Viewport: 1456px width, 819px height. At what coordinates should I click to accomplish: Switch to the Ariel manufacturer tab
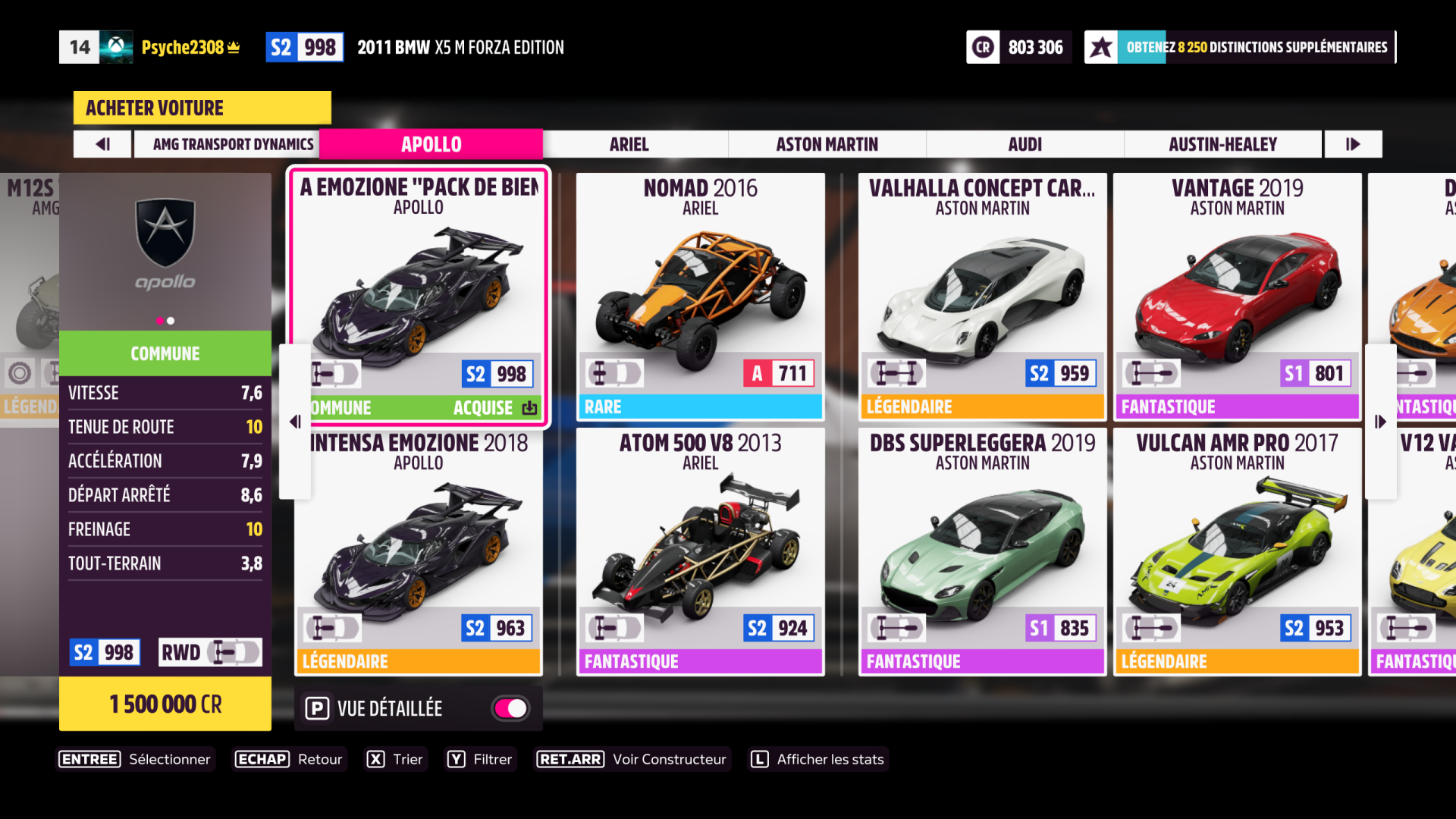coord(629,144)
